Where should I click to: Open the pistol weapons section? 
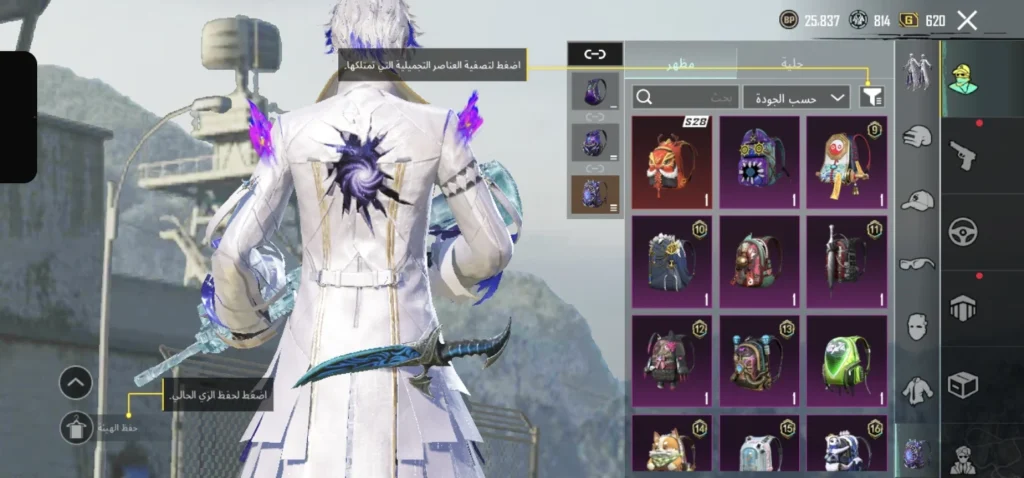pos(963,155)
